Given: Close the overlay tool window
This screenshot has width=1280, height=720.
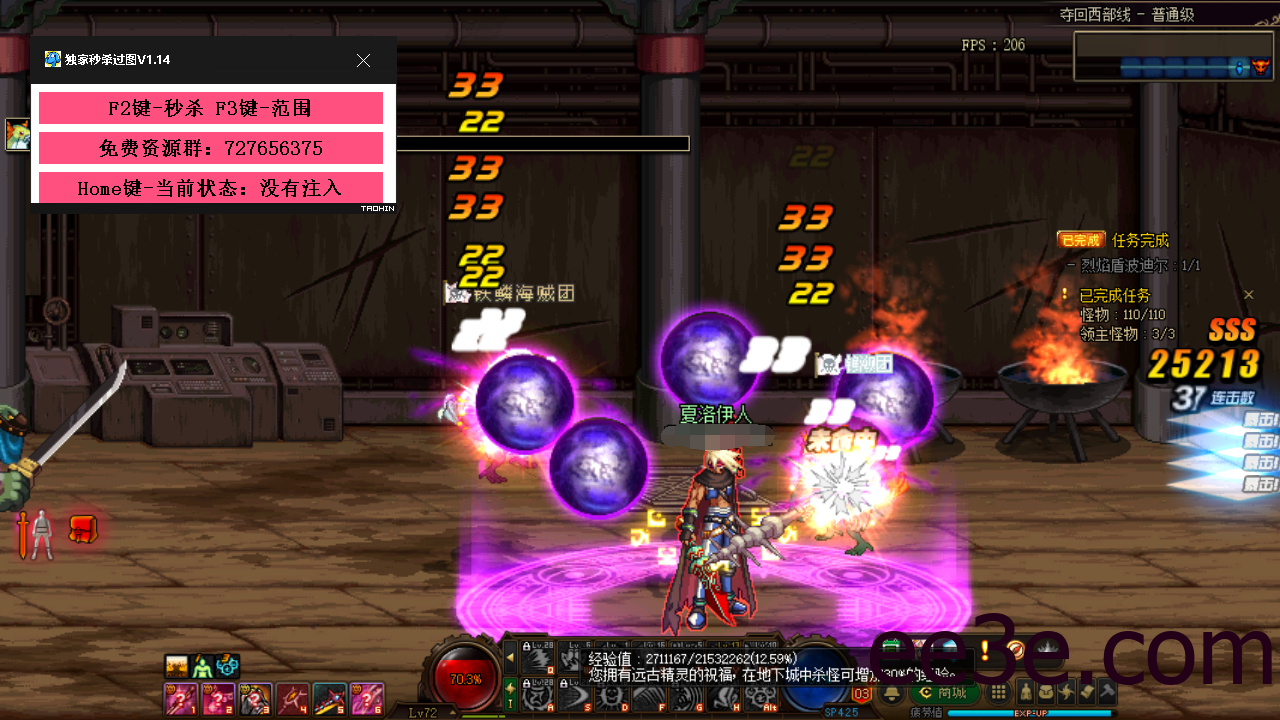Looking at the screenshot, I should click(x=363, y=61).
